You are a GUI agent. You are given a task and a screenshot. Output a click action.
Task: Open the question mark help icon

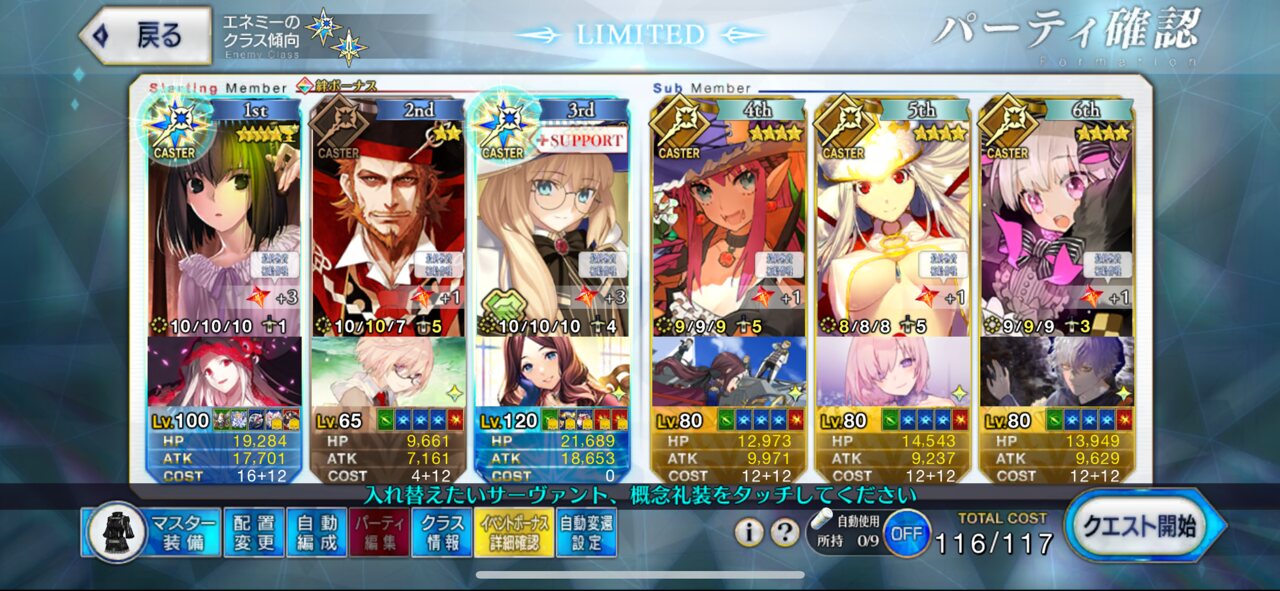click(x=785, y=533)
